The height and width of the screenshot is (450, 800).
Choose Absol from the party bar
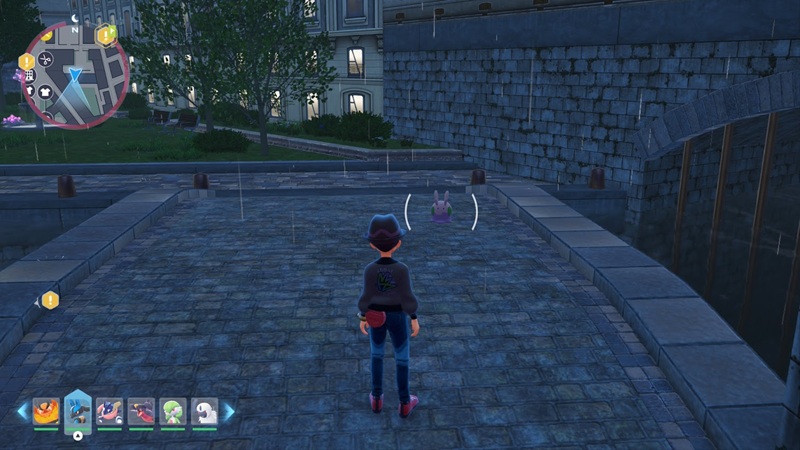(x=204, y=410)
